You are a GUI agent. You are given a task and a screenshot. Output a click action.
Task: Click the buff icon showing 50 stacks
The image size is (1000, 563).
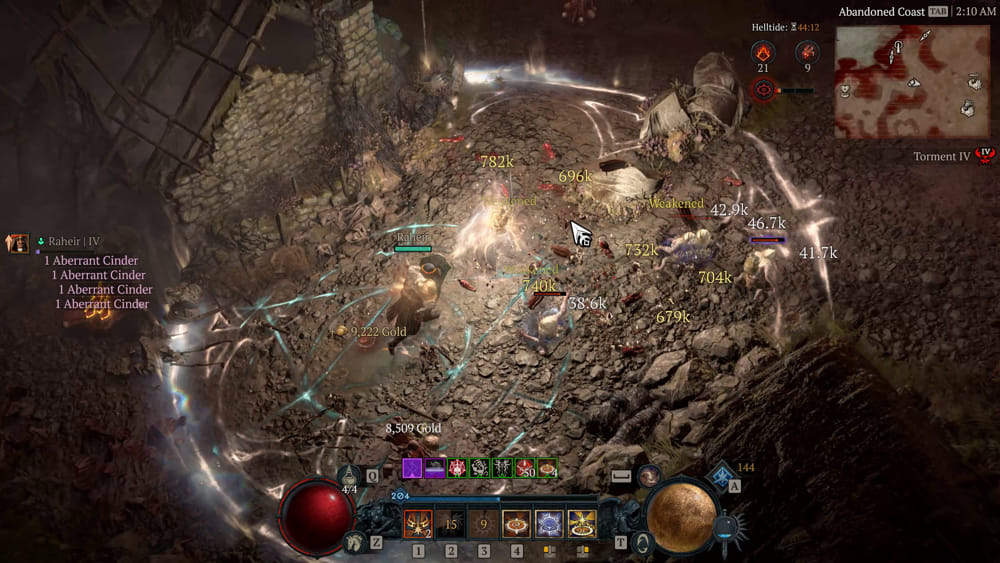(x=523, y=468)
